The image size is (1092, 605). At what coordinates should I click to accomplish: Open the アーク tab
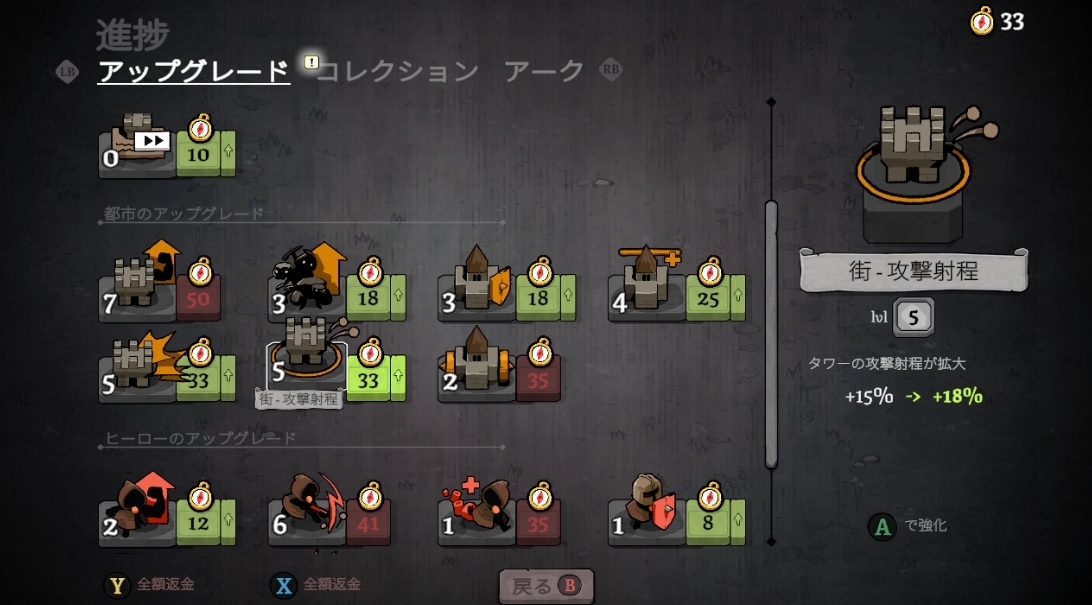[543, 71]
